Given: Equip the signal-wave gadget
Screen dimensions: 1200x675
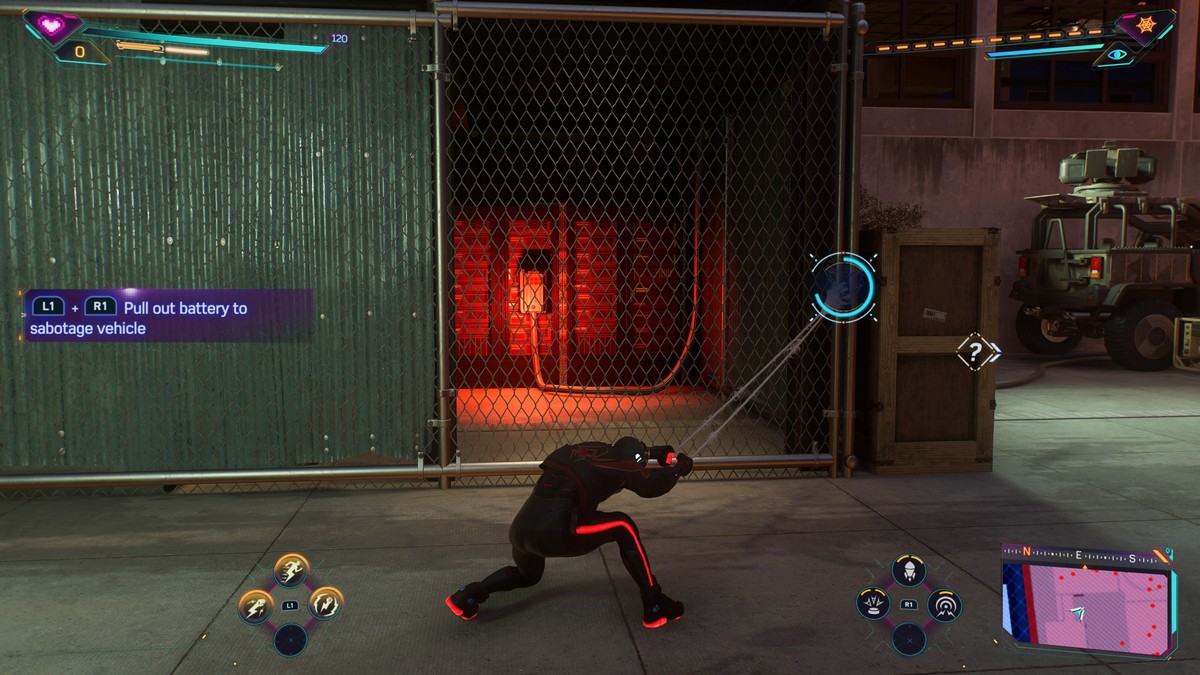Looking at the screenshot, I should [x=944, y=604].
